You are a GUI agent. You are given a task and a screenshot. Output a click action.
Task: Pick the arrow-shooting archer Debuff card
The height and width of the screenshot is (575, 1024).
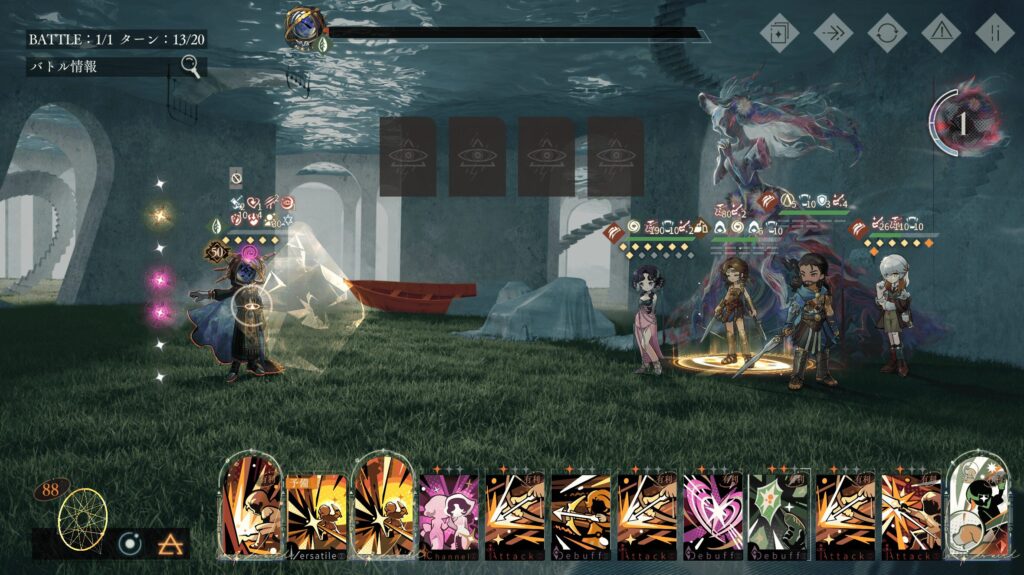tap(581, 514)
